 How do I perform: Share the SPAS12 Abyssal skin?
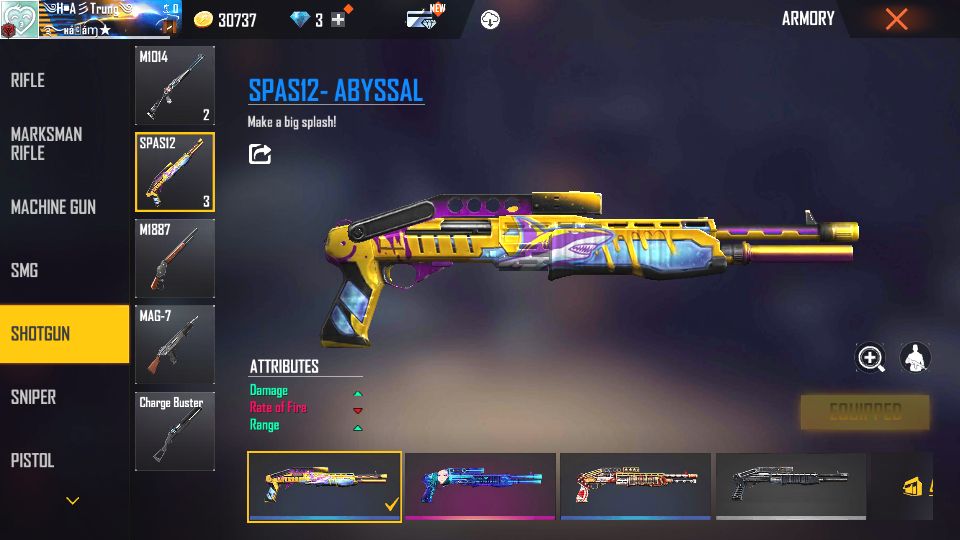coord(260,154)
